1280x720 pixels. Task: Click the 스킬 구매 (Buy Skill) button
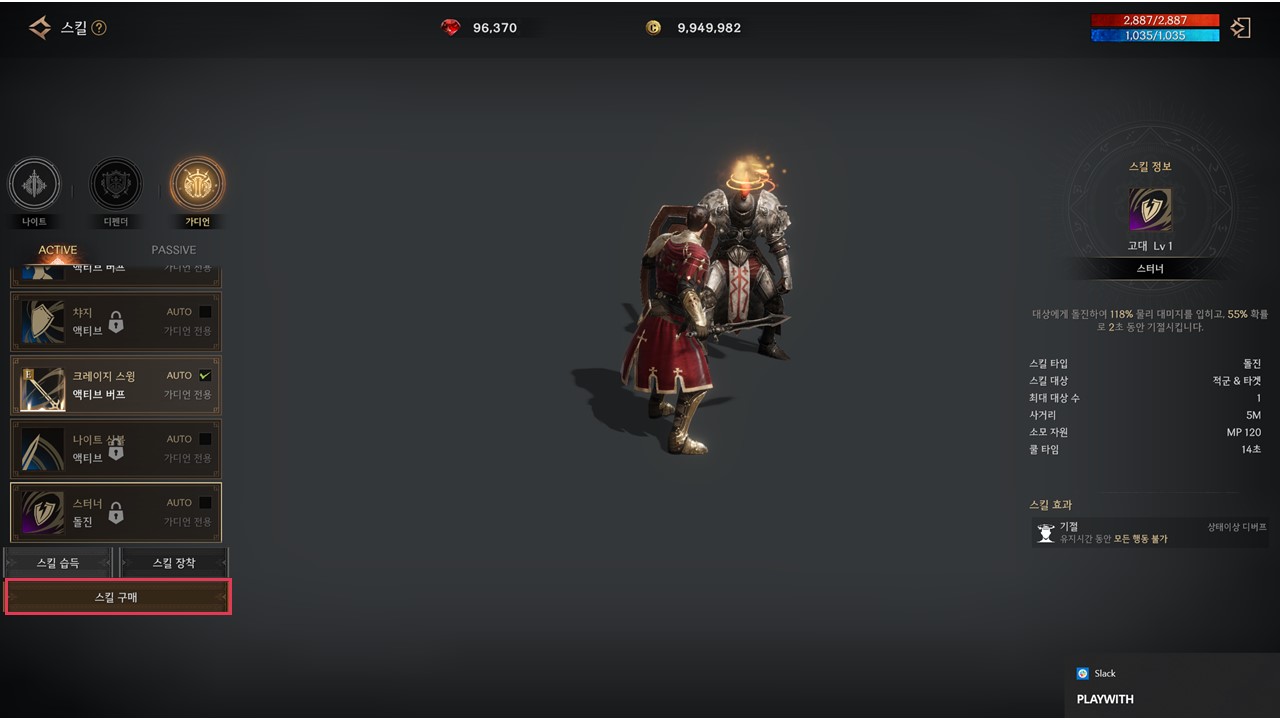(118, 597)
